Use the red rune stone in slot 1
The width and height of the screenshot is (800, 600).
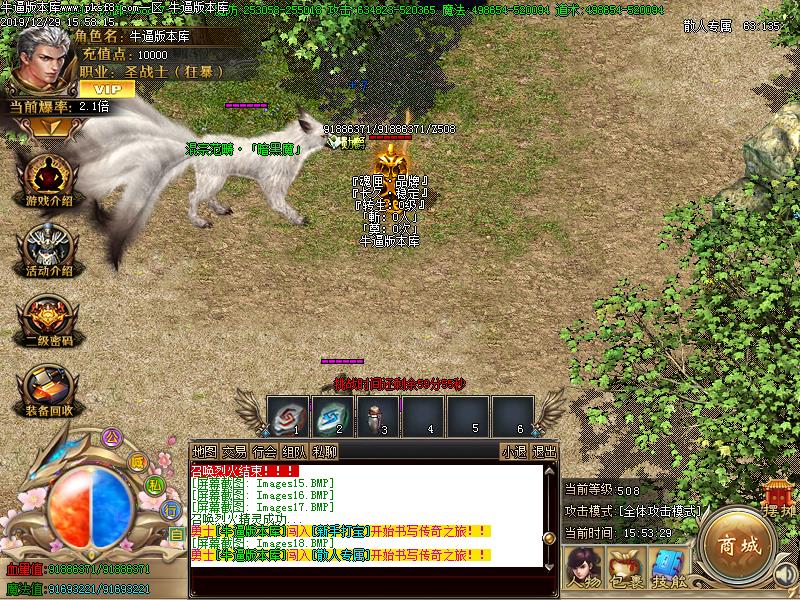(286, 415)
